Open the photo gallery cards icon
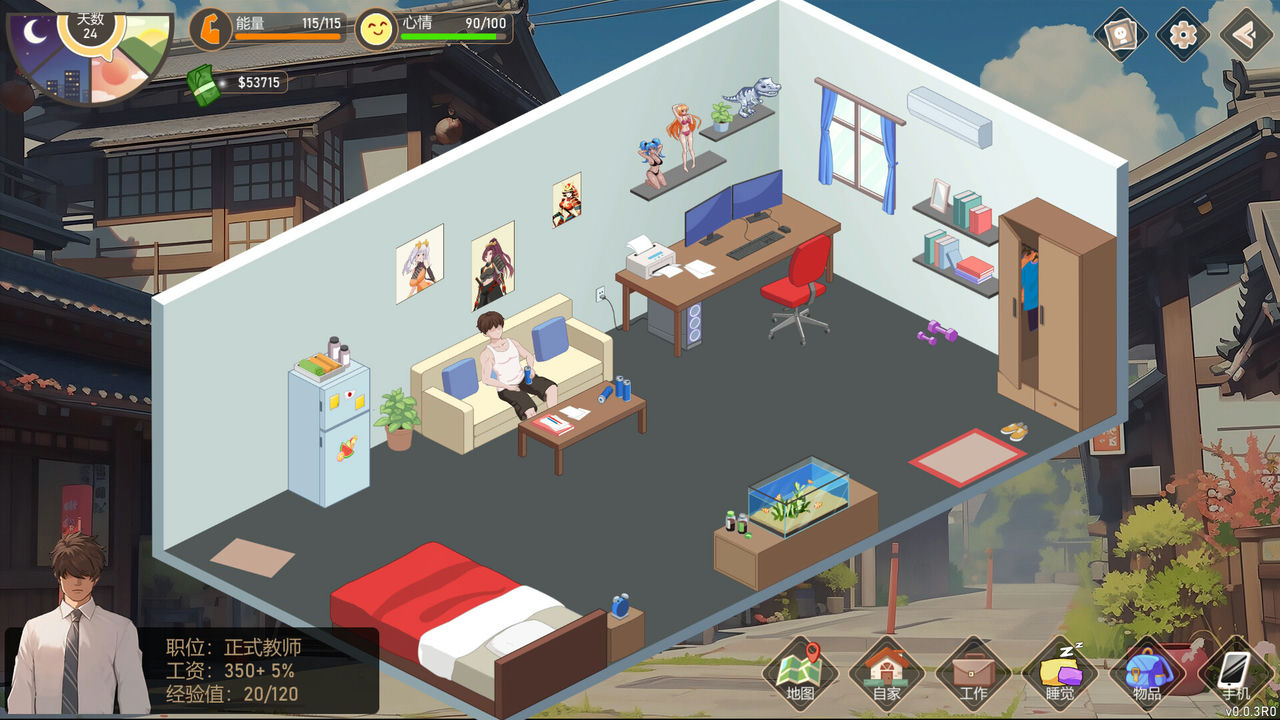The height and width of the screenshot is (720, 1280). coord(1120,35)
